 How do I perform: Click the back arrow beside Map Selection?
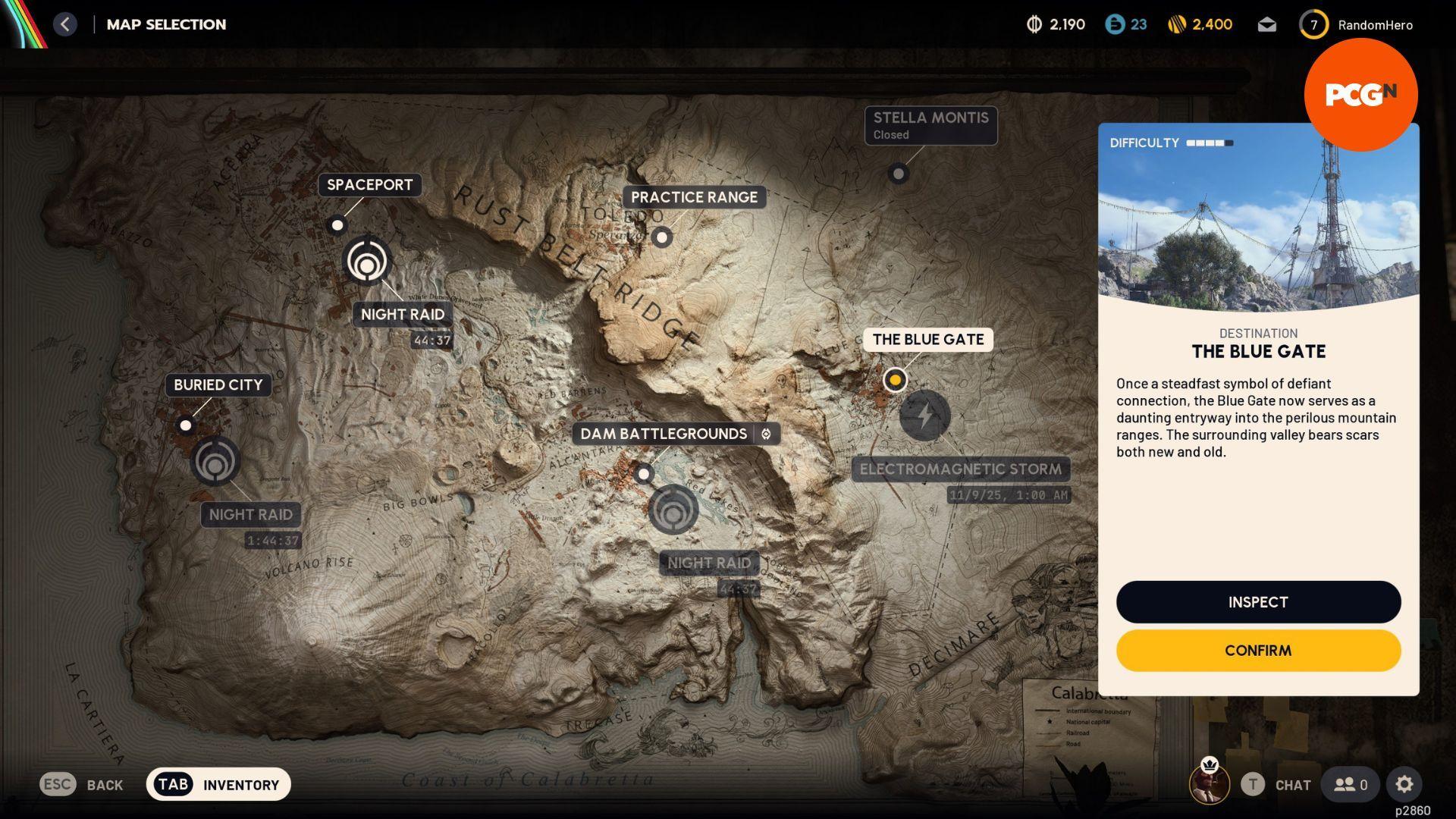[x=65, y=24]
